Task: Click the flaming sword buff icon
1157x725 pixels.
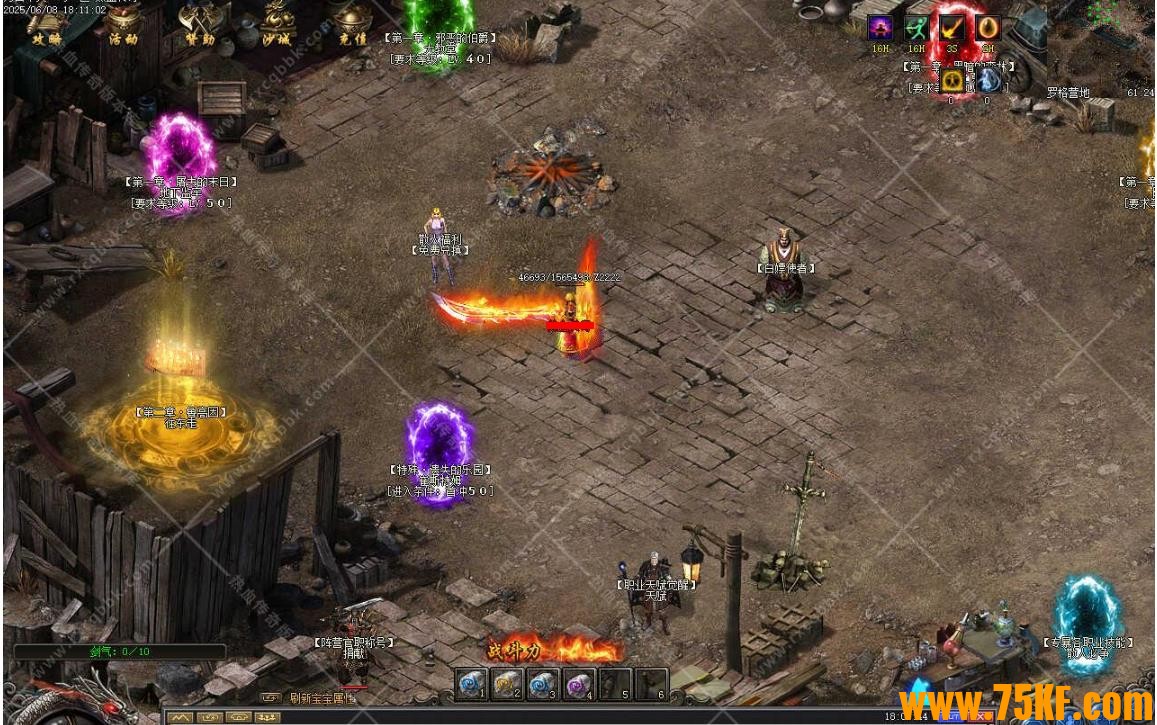Action: (952, 28)
